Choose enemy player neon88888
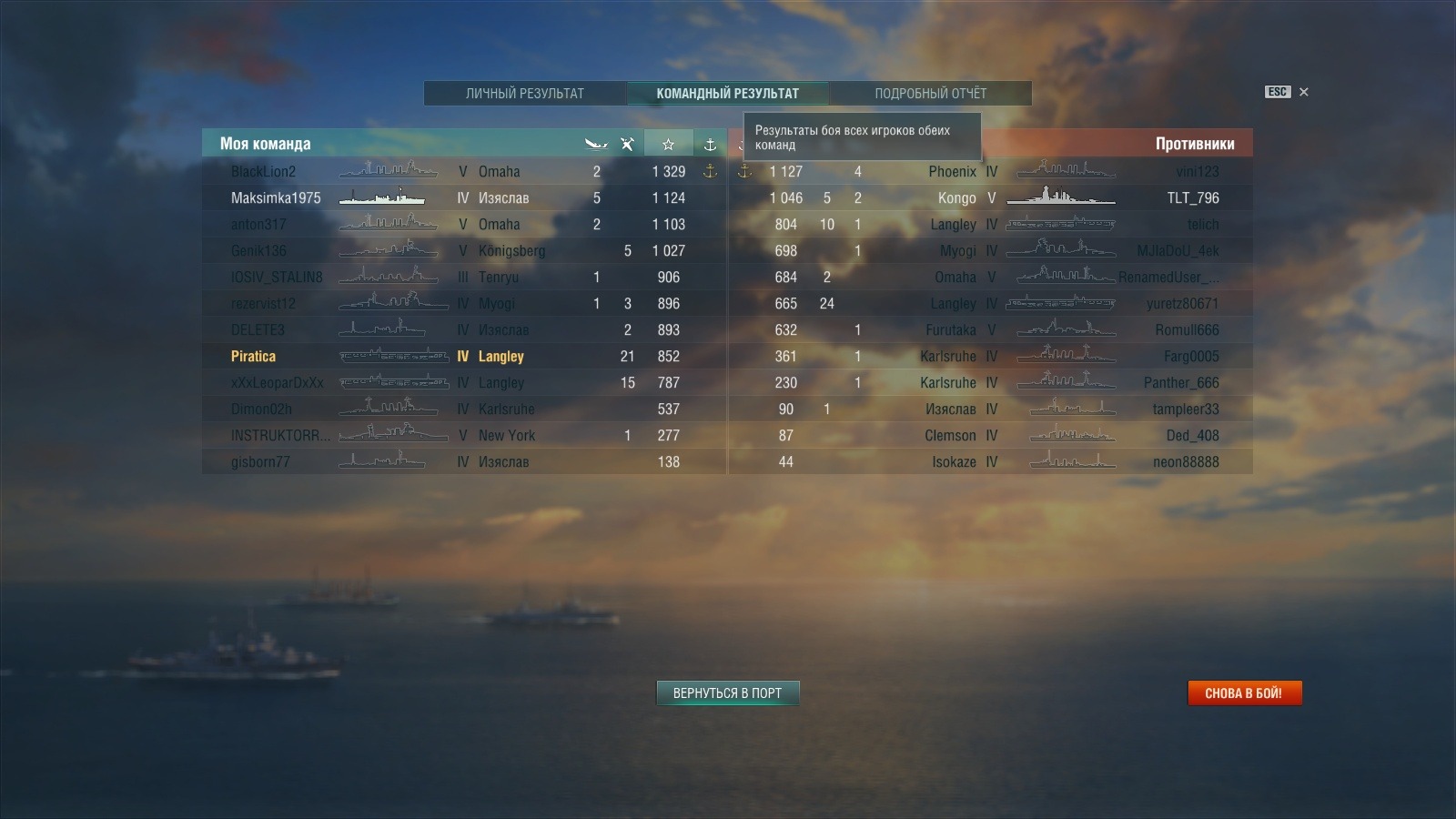The width and height of the screenshot is (1456, 819). coord(1185,461)
